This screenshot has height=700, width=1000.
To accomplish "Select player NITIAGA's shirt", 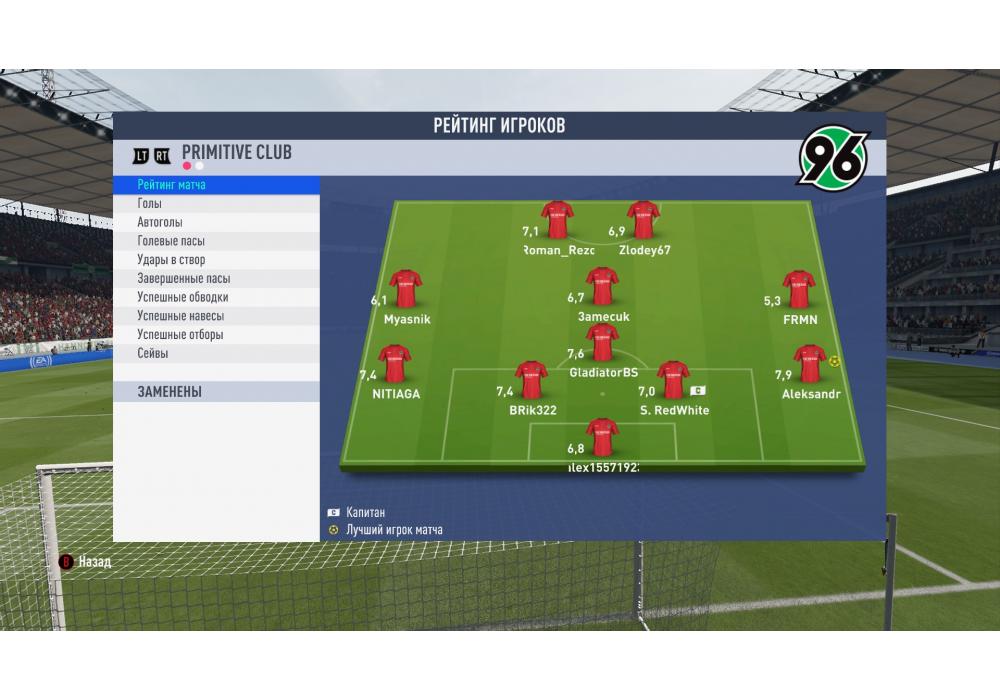I will 396,365.
